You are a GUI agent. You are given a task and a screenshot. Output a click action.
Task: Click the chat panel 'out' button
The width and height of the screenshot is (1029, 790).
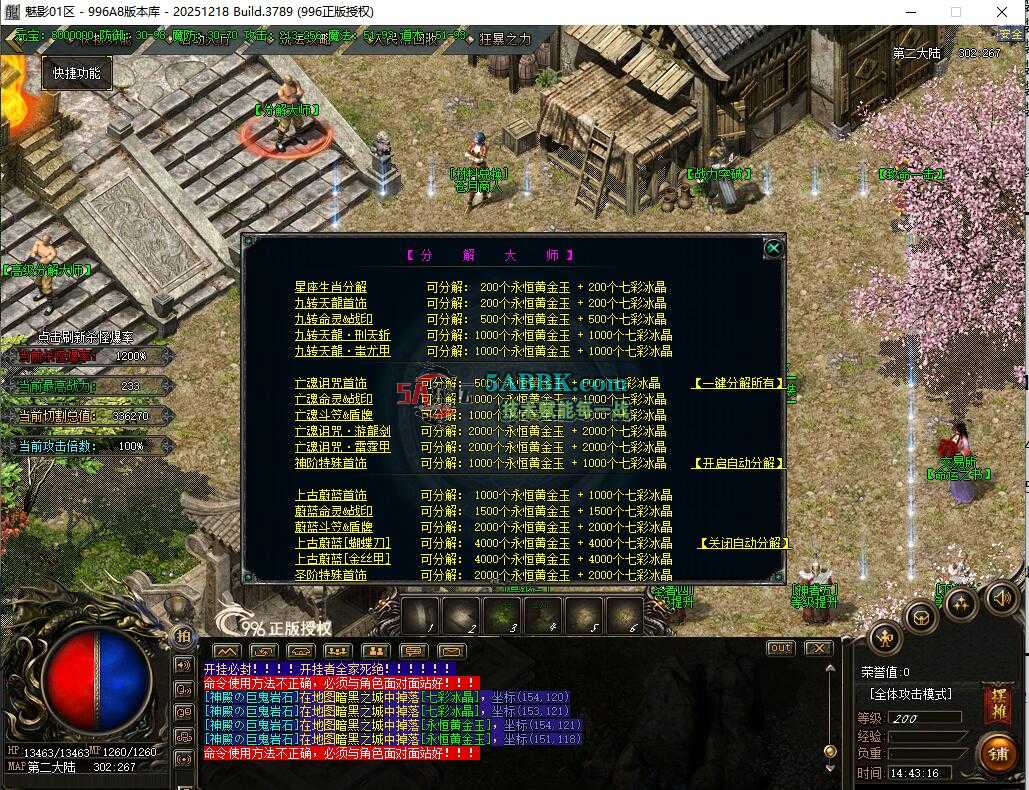(780, 648)
